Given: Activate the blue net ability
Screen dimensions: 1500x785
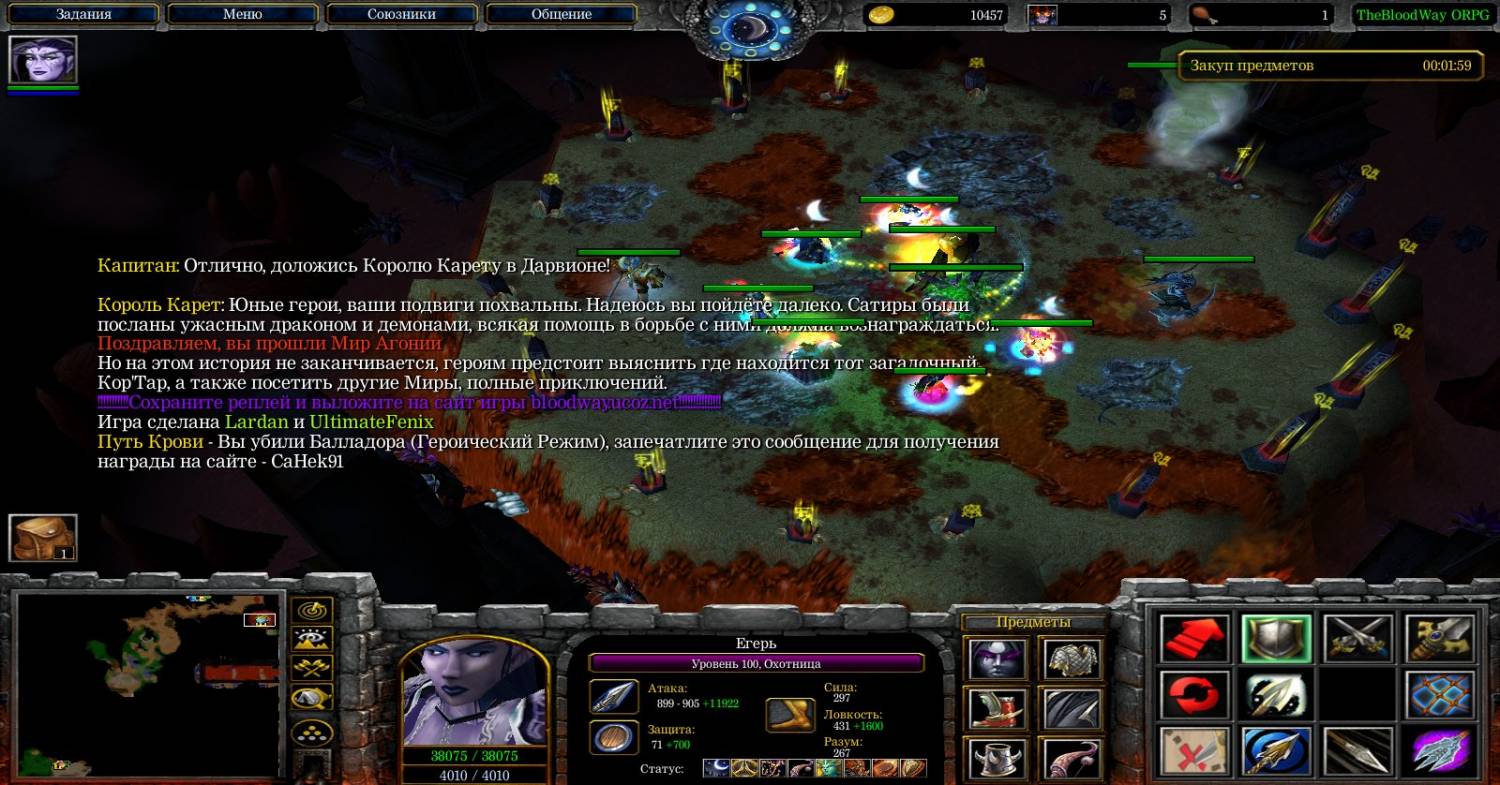Looking at the screenshot, I should (x=1440, y=695).
